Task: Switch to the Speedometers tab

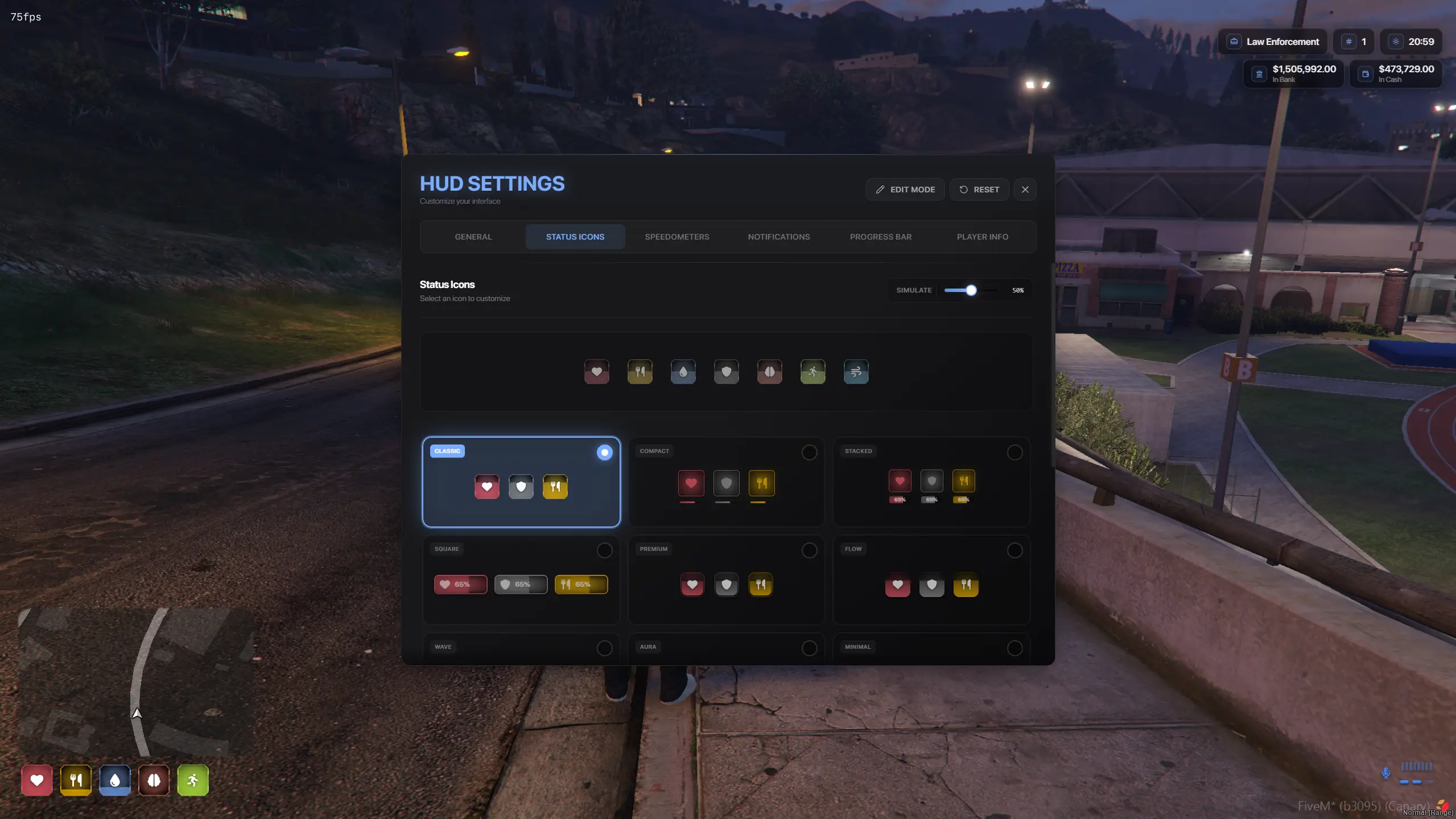Action: [x=677, y=236]
